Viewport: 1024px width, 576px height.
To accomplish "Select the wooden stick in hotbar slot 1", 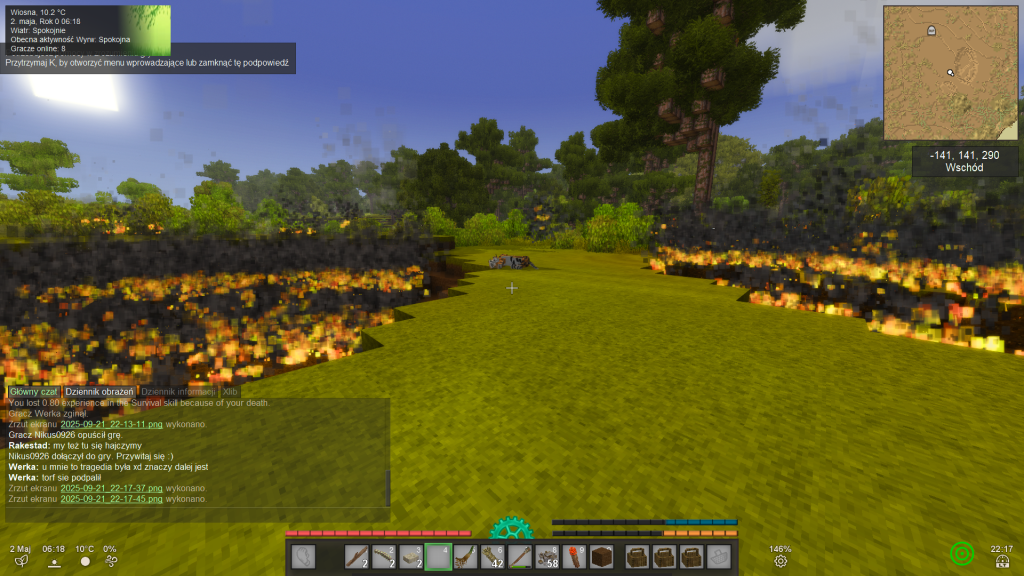I will click(x=358, y=557).
